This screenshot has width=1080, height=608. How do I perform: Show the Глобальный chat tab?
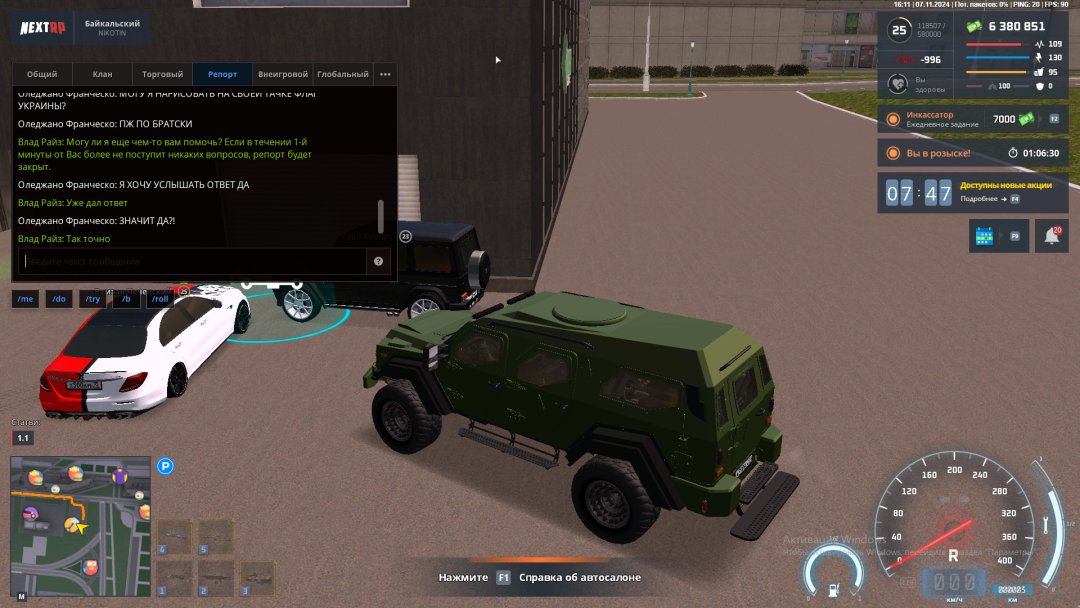[x=342, y=74]
